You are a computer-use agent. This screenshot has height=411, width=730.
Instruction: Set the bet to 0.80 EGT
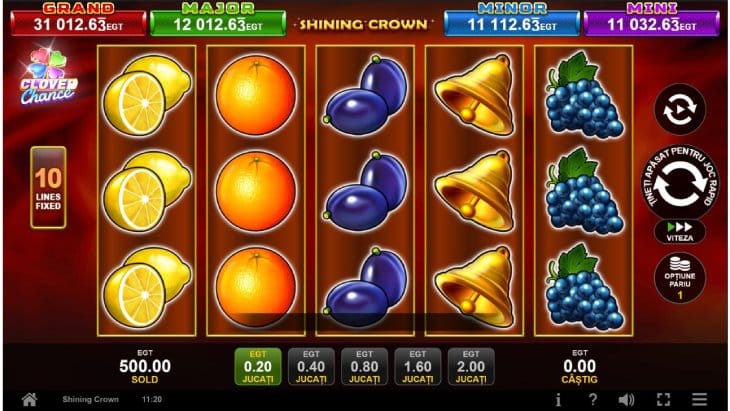click(364, 366)
